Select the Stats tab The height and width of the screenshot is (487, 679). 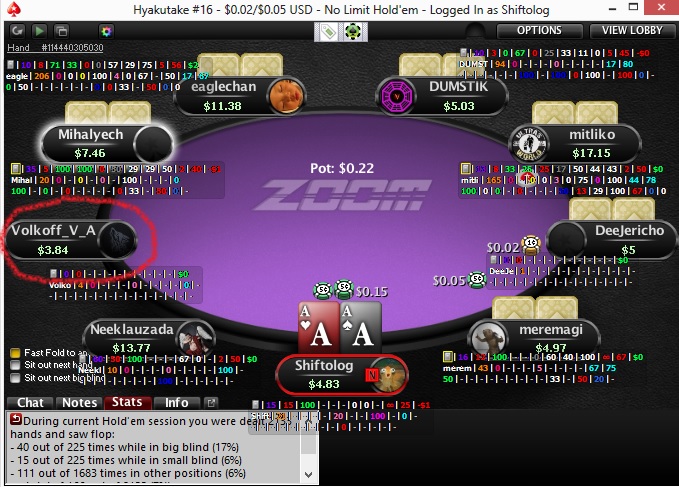(127, 403)
